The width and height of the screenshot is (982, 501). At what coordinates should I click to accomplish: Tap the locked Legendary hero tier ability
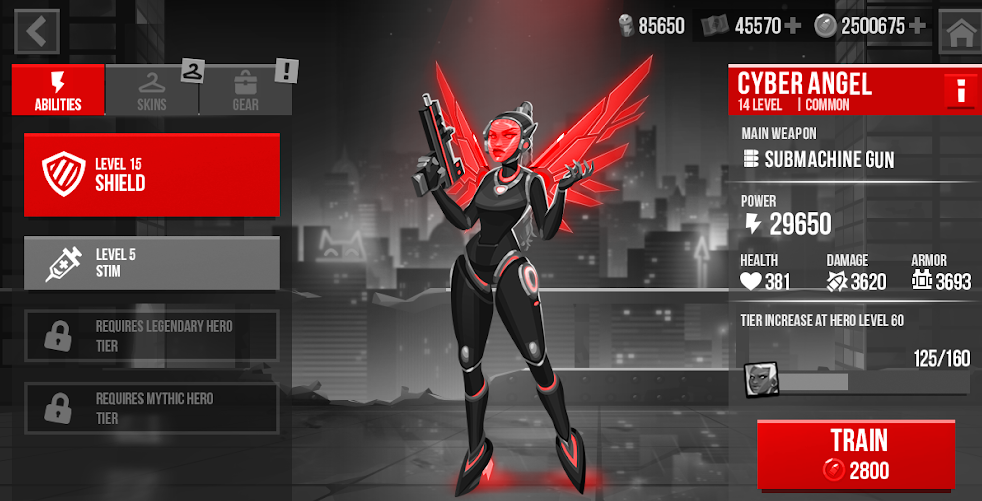[152, 336]
